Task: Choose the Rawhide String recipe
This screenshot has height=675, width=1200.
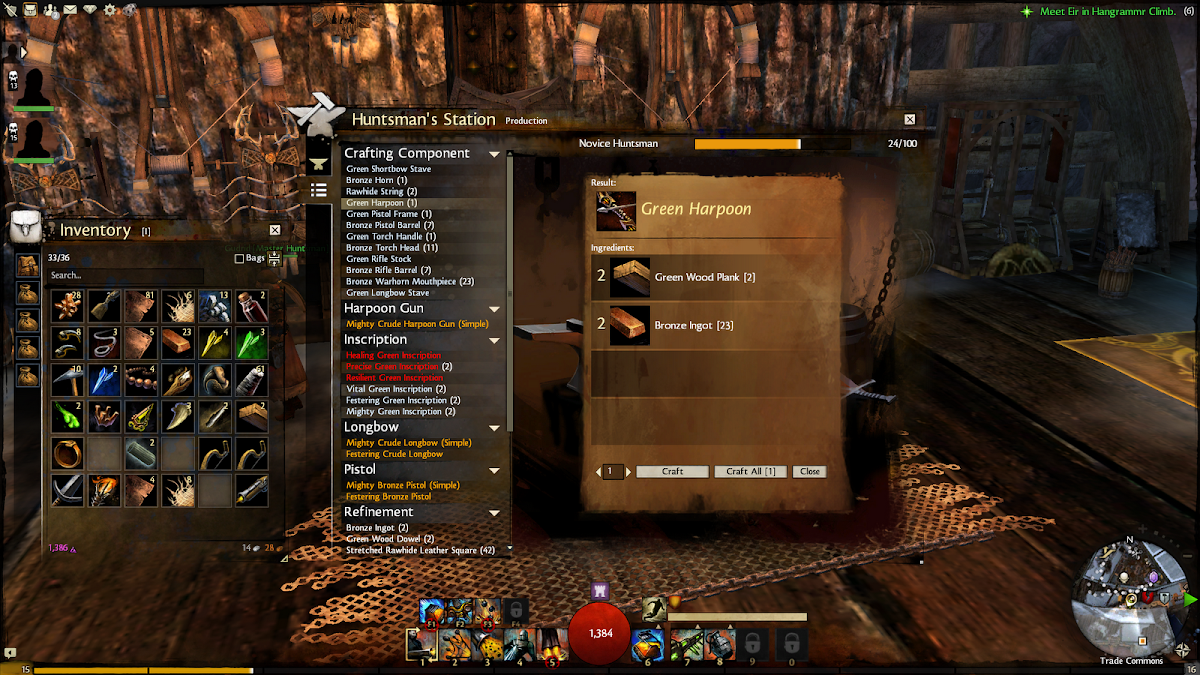Action: pos(381,191)
